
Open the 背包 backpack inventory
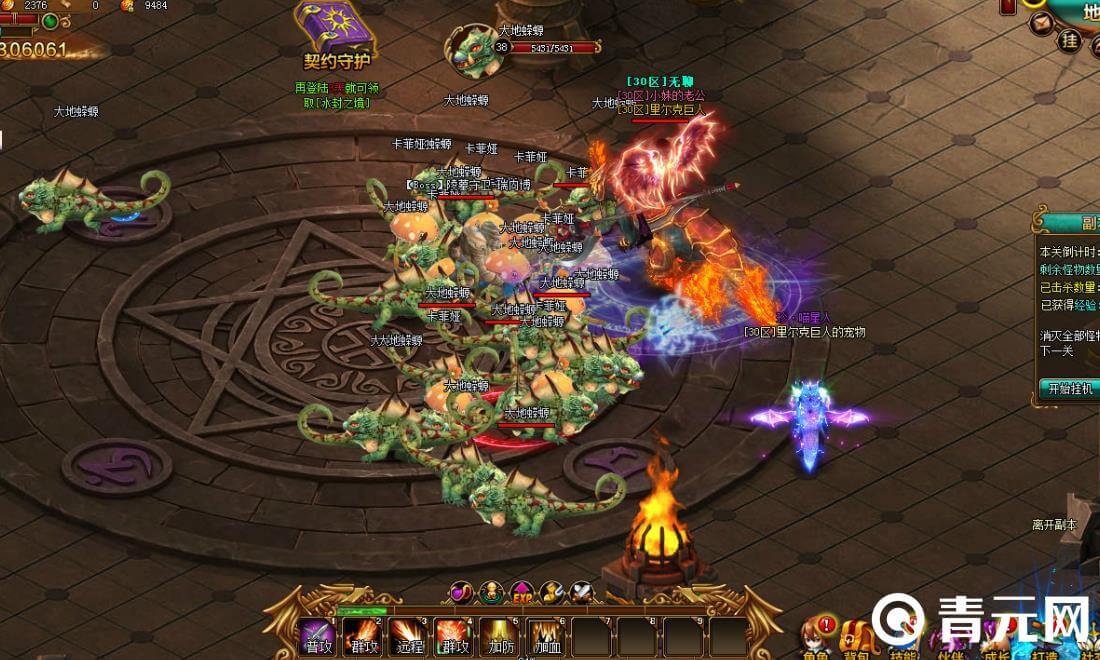856,638
